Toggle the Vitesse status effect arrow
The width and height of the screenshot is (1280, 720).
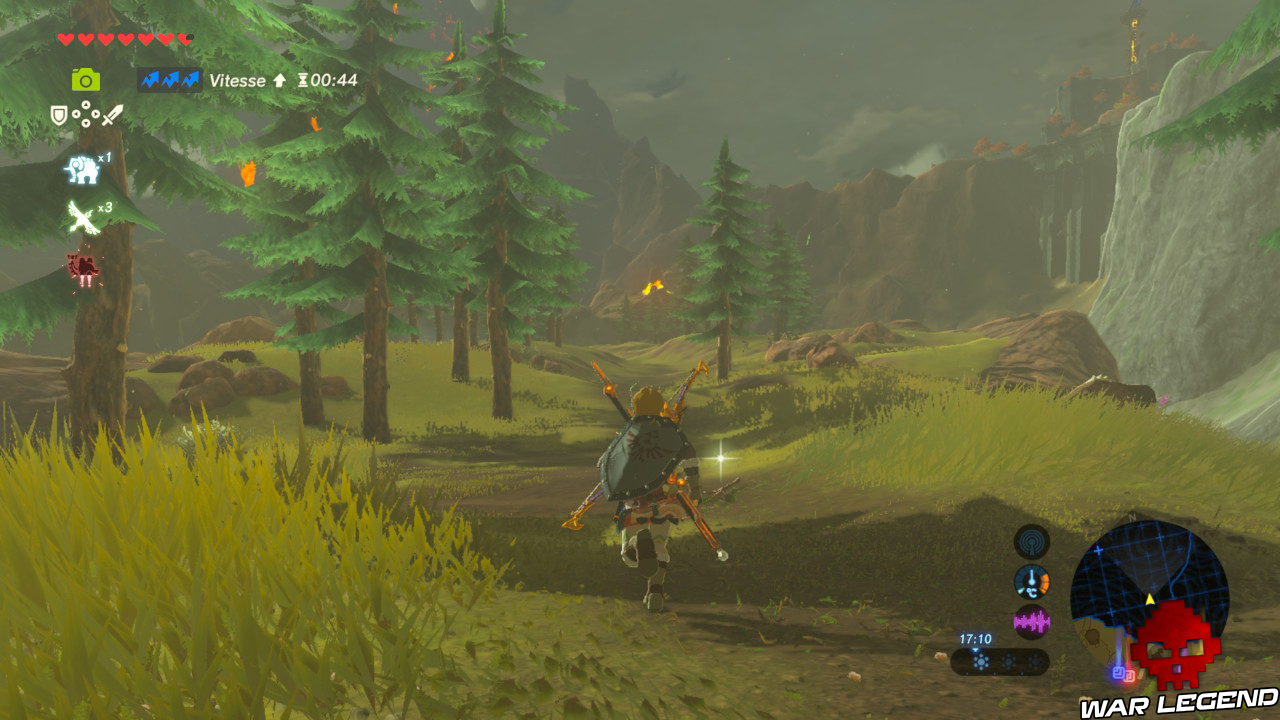[x=280, y=80]
